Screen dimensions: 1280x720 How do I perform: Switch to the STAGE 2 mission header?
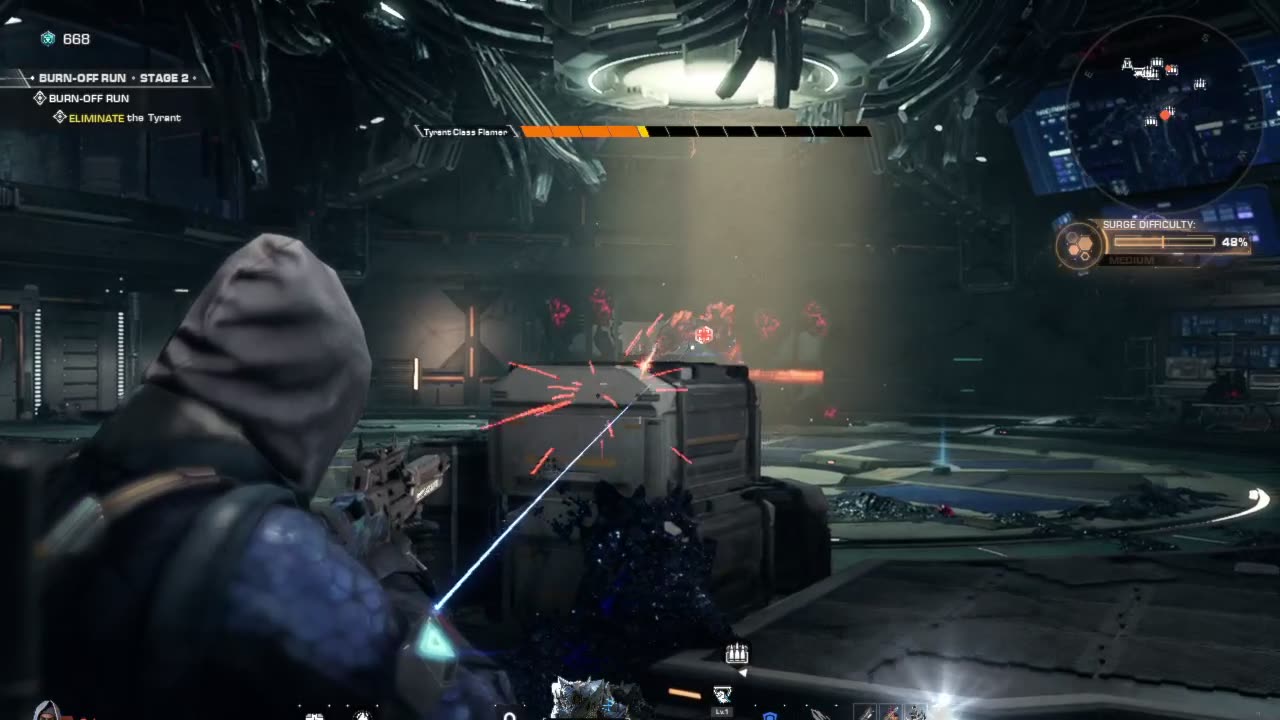[164, 78]
